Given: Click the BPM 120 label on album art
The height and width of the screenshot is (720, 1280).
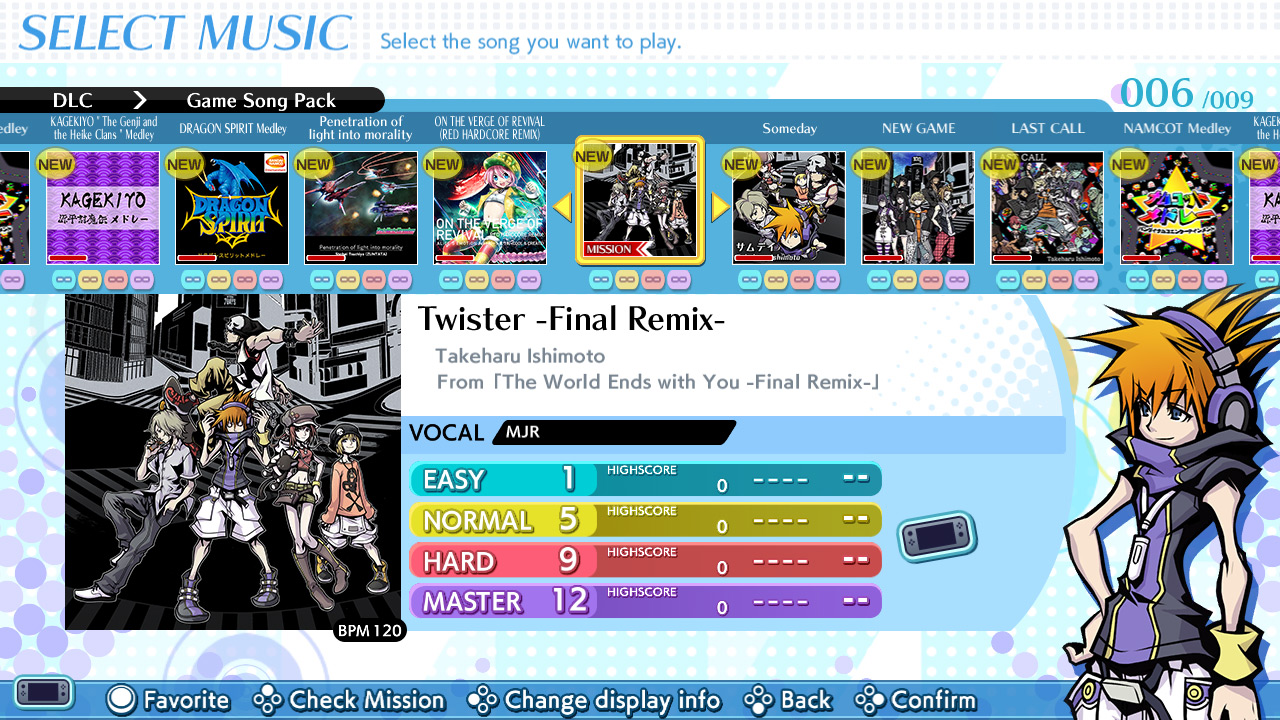Looking at the screenshot, I should 371,631.
